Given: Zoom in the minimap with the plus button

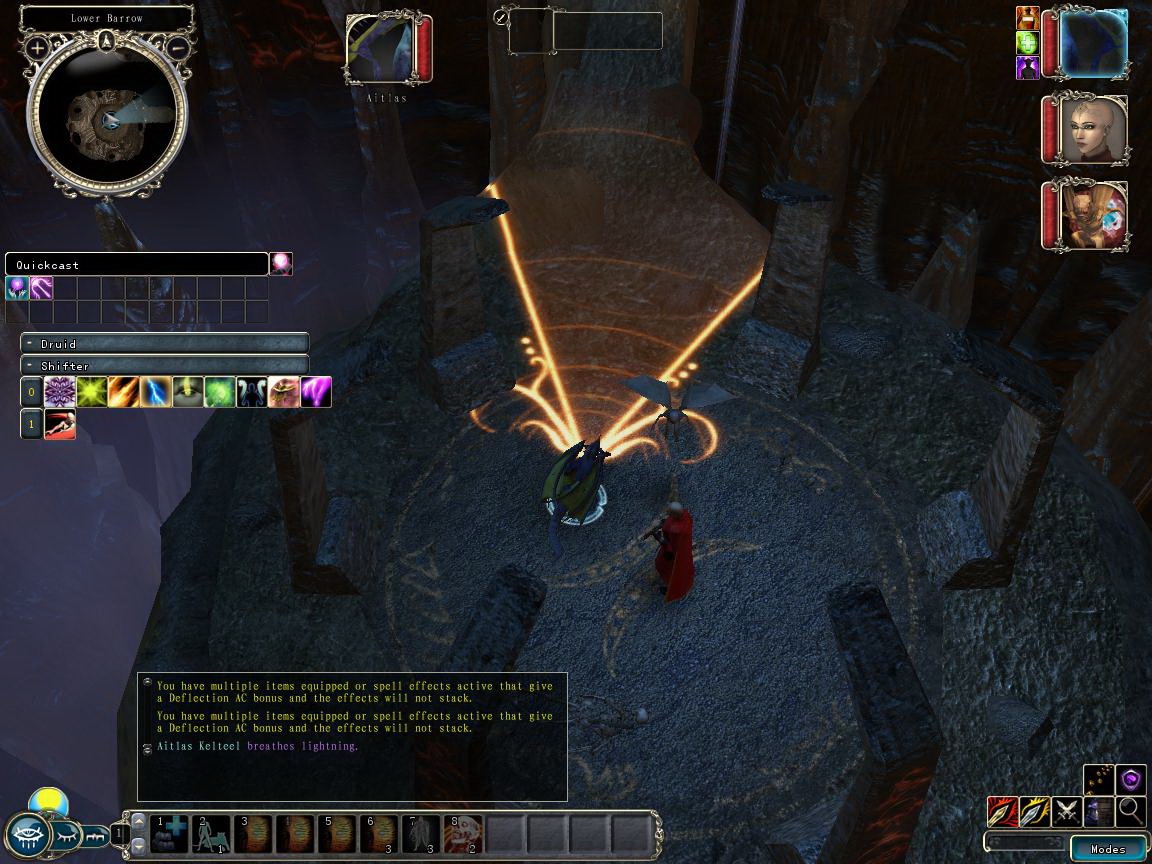Looking at the screenshot, I should pyautogui.click(x=38, y=47).
